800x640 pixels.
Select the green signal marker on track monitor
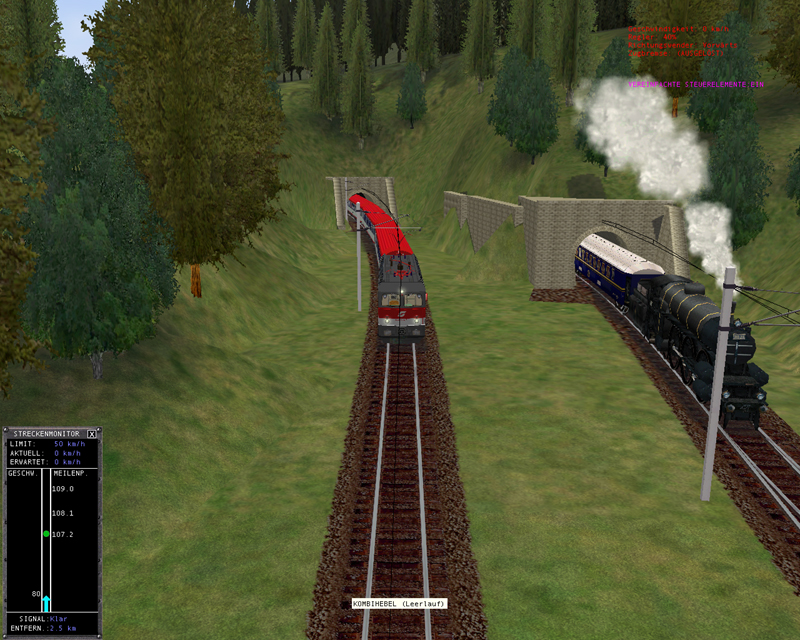(x=46, y=534)
